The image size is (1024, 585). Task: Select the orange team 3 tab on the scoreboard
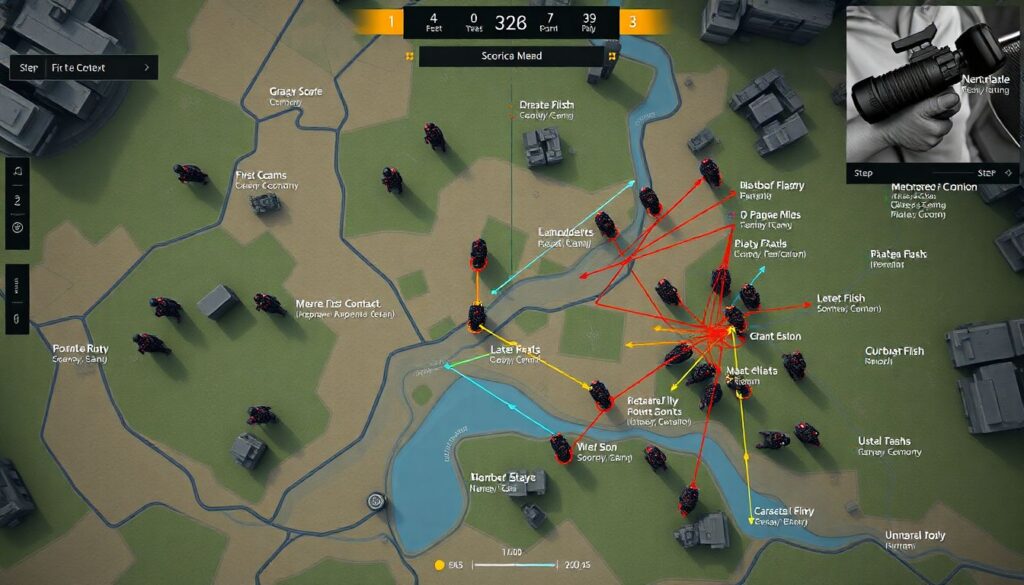click(x=634, y=21)
